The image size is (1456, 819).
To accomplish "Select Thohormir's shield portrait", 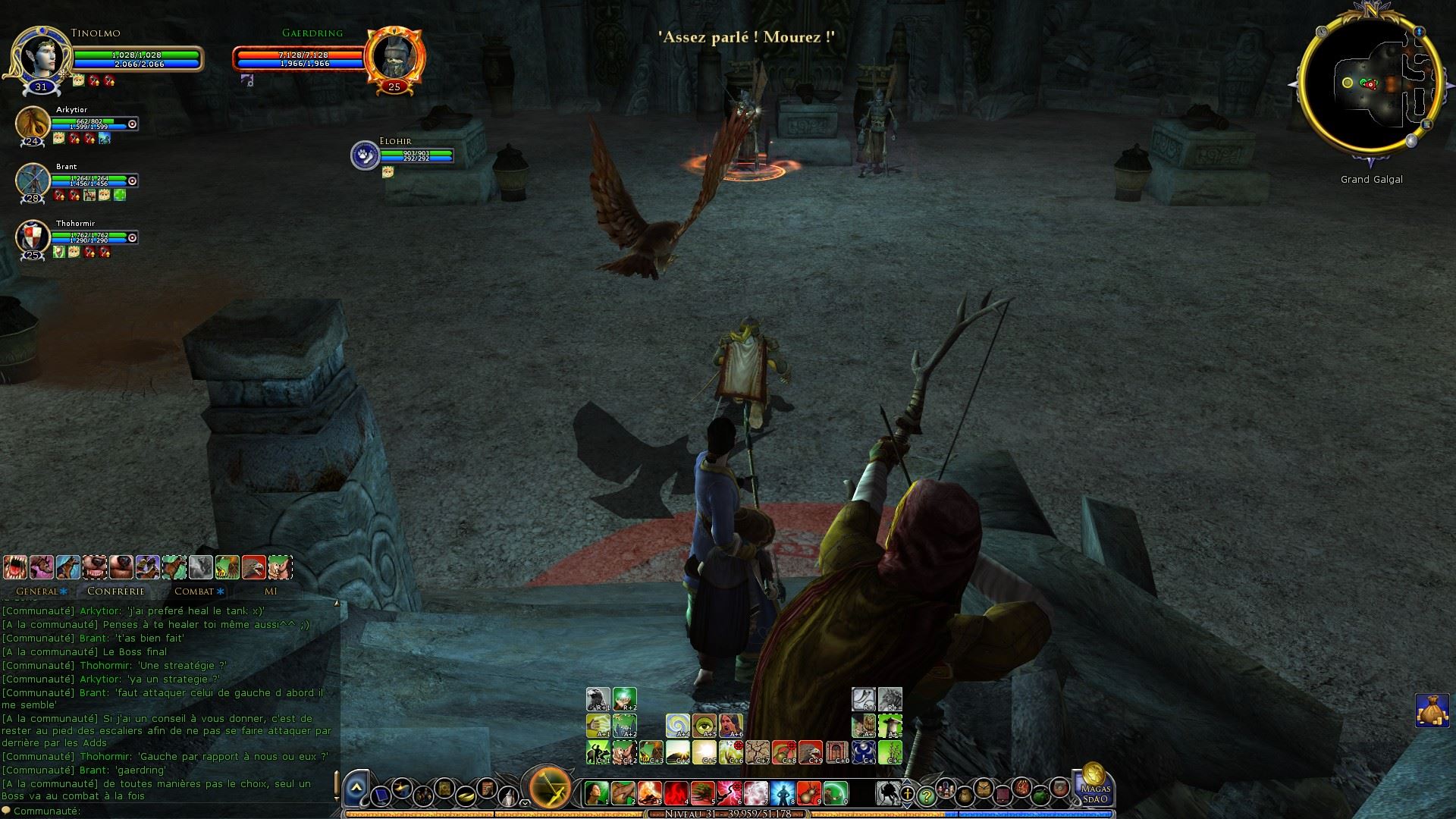I will point(33,237).
